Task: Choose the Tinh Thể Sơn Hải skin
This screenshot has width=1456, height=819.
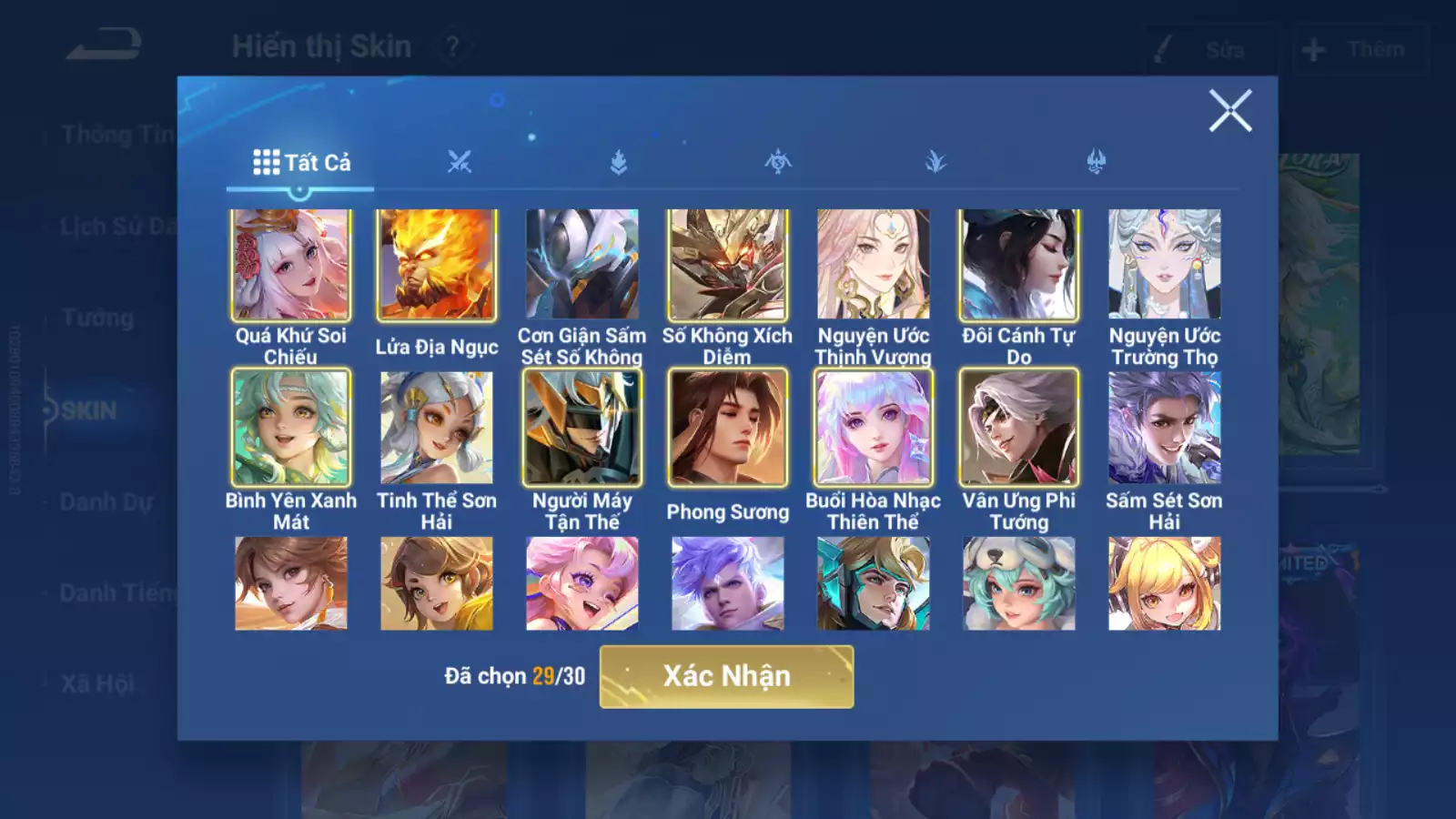Action: (x=437, y=428)
